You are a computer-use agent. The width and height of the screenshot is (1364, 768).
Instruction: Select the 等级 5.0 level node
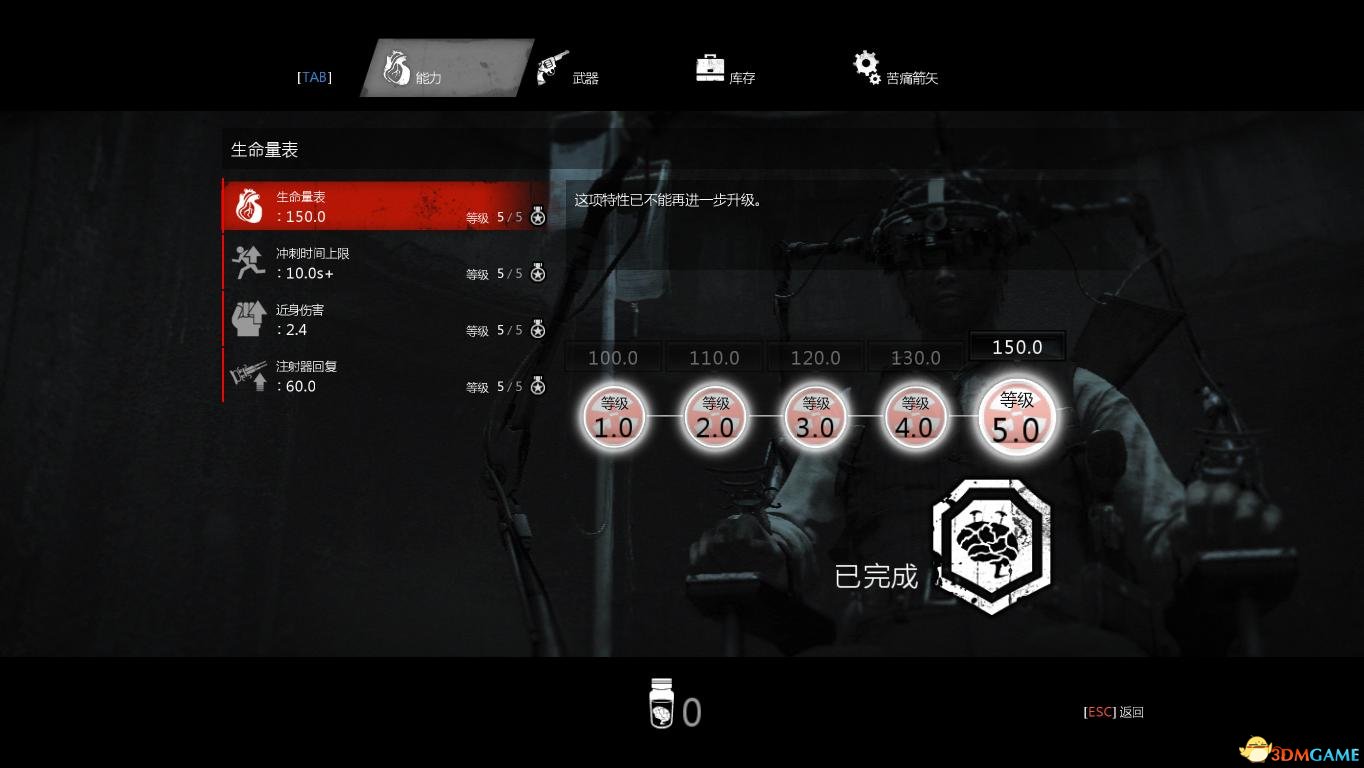(x=1016, y=417)
